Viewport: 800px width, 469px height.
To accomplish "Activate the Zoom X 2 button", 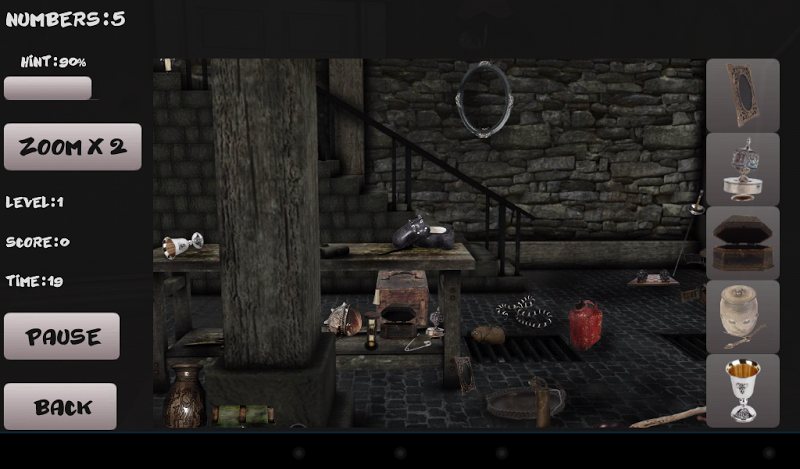I will 73,147.
